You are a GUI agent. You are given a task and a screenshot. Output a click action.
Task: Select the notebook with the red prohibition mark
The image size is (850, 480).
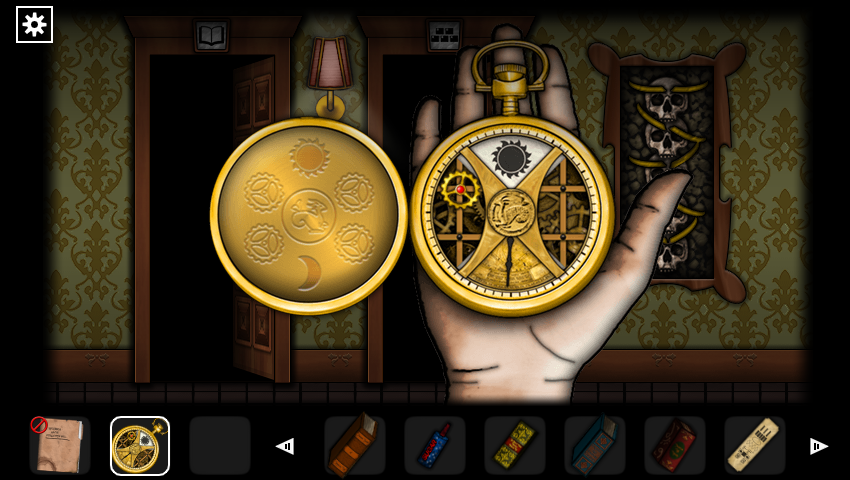[59, 446]
